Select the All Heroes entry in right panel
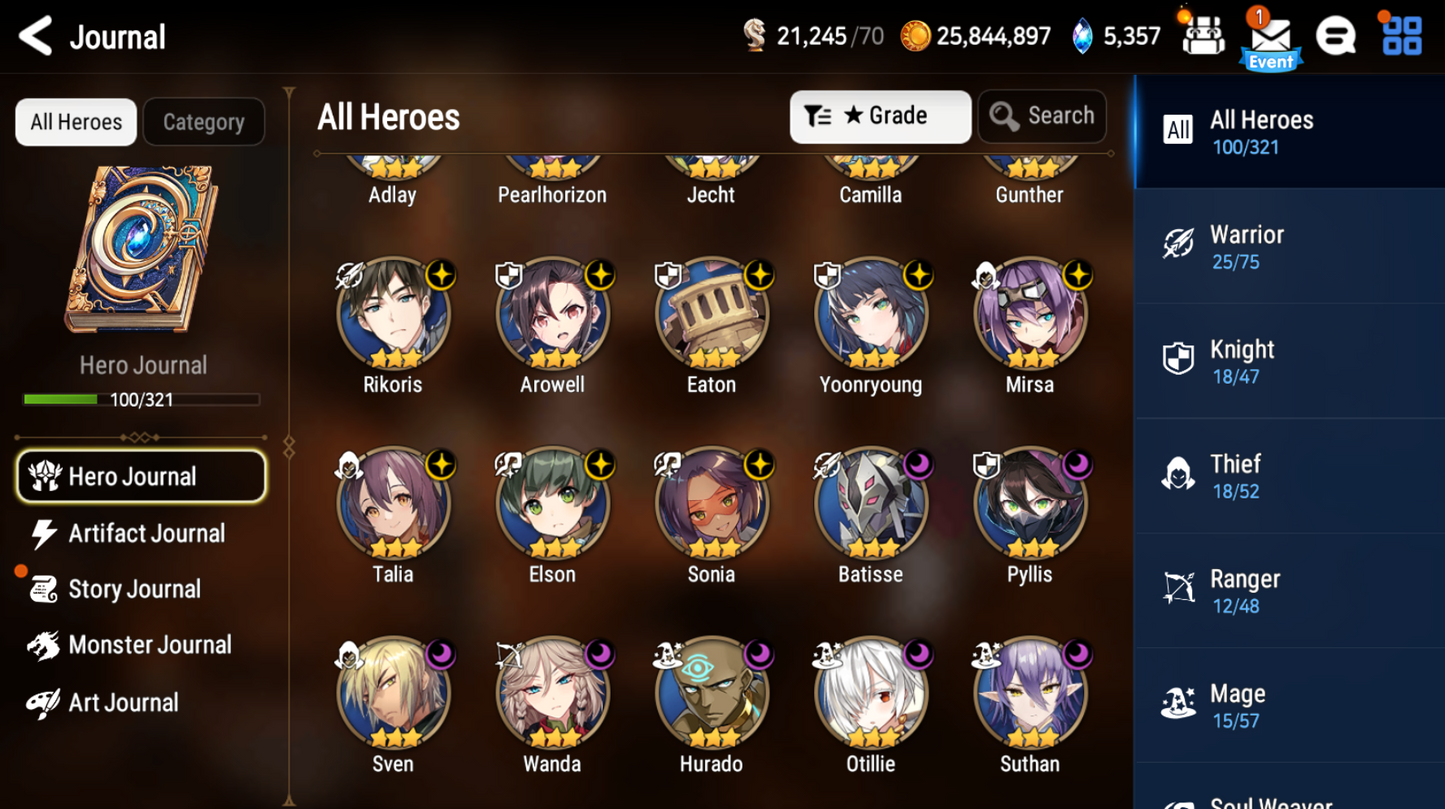Screen dimensions: 1445x809 point(1288,131)
